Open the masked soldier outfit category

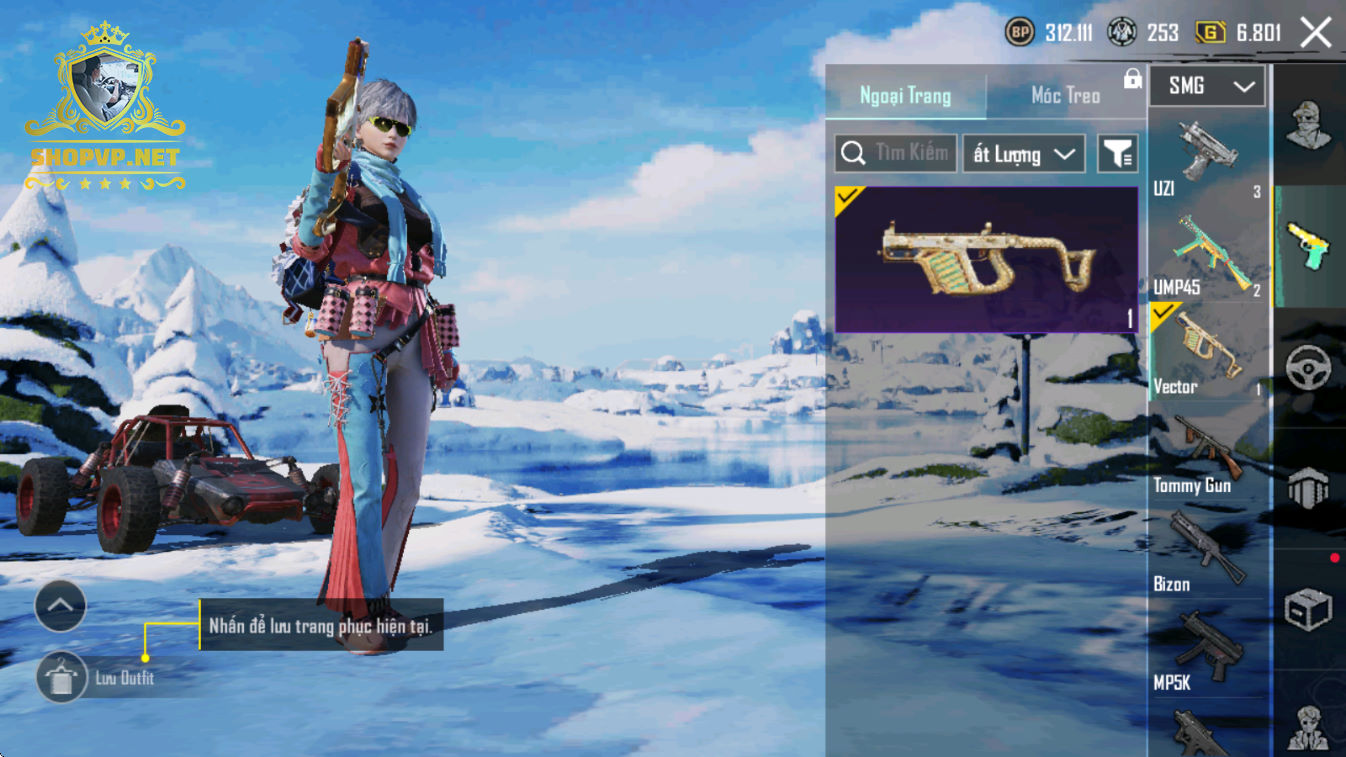coord(1308,126)
